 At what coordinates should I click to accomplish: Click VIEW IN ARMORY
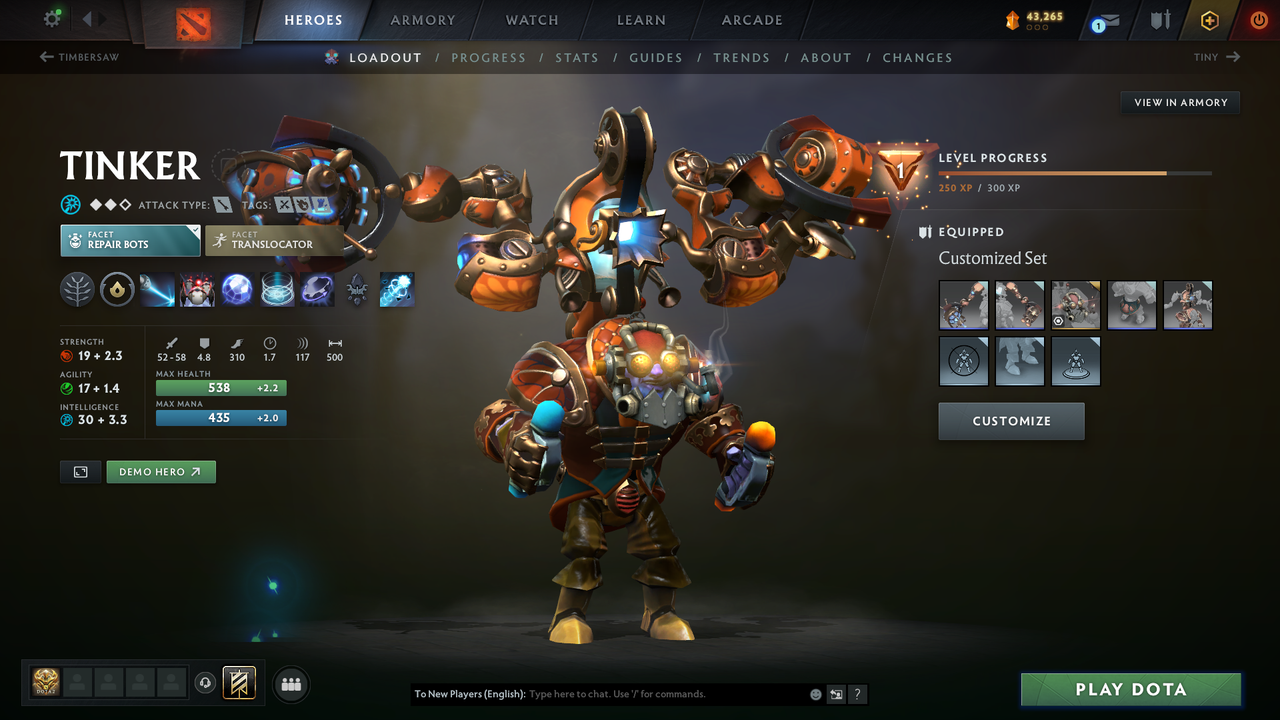(1179, 102)
